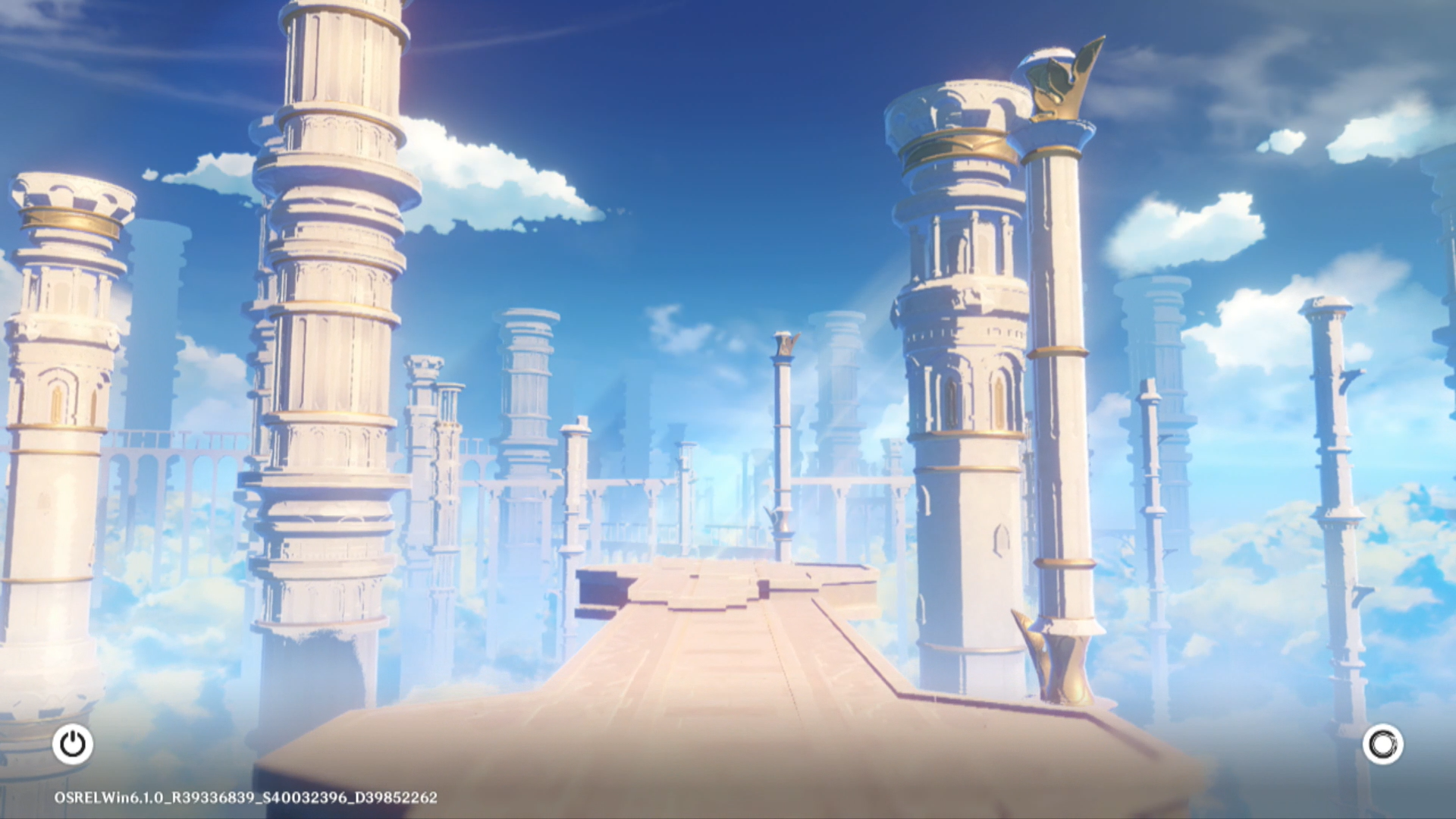Click the power button icon
1456x819 pixels.
[73, 744]
